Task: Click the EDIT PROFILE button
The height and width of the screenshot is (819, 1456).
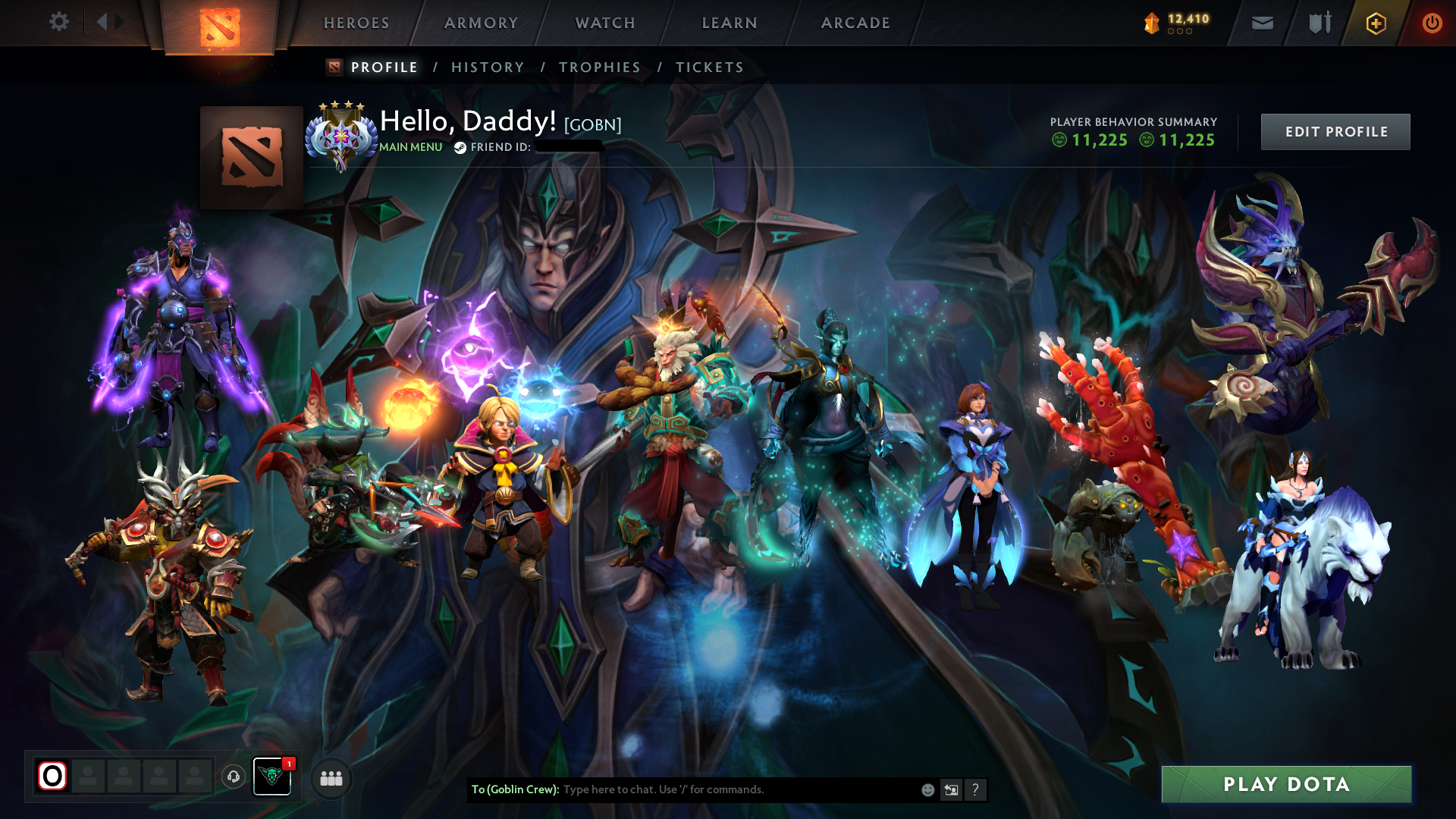Action: tap(1335, 131)
